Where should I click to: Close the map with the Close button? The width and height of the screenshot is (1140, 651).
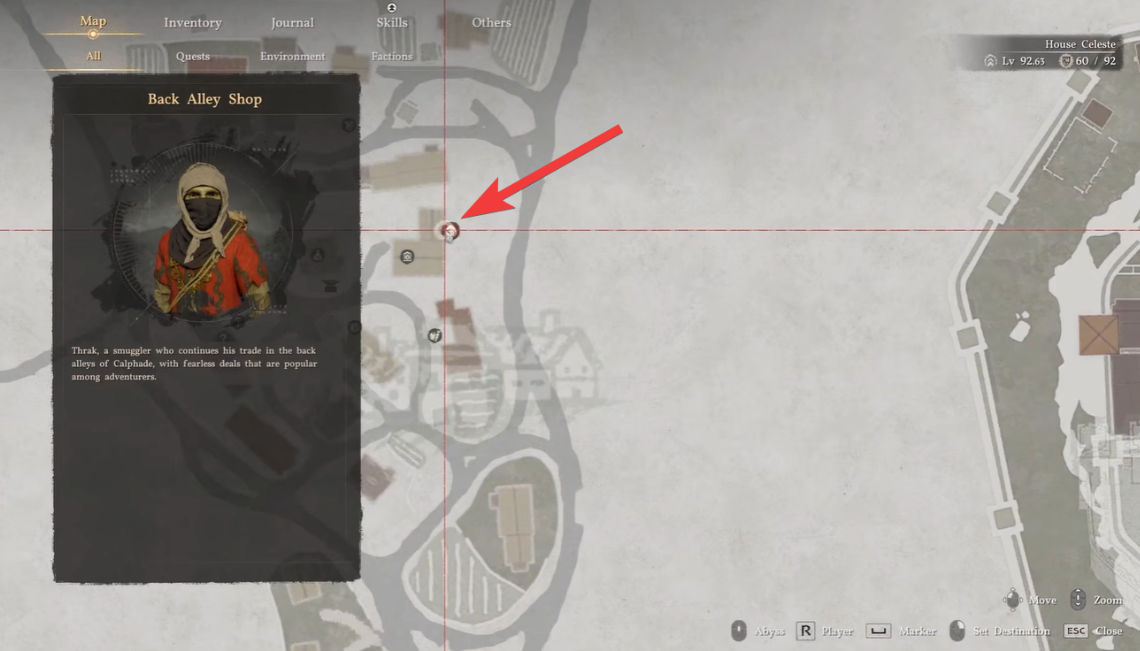(1094, 631)
